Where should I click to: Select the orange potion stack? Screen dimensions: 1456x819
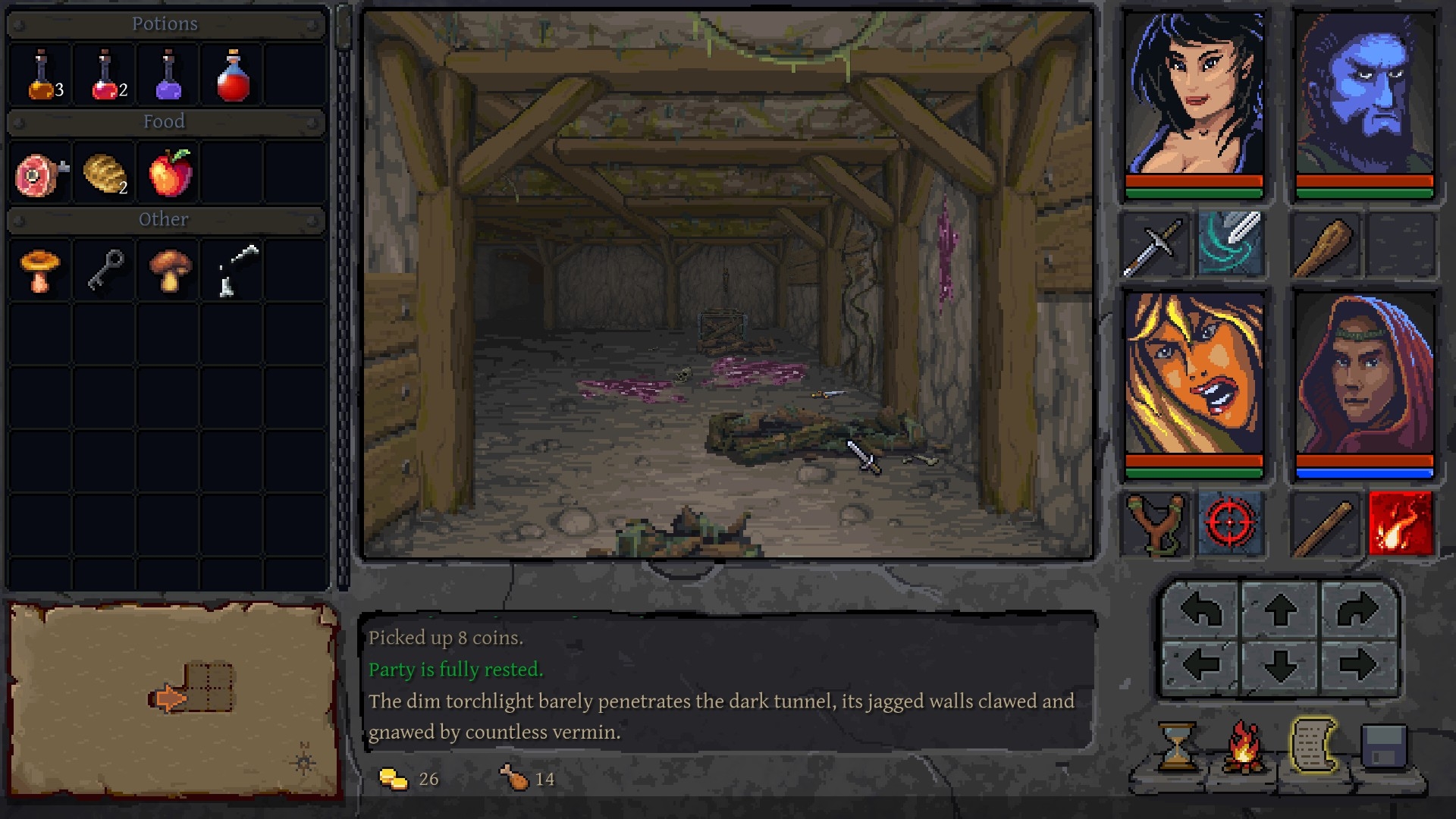click(x=41, y=77)
